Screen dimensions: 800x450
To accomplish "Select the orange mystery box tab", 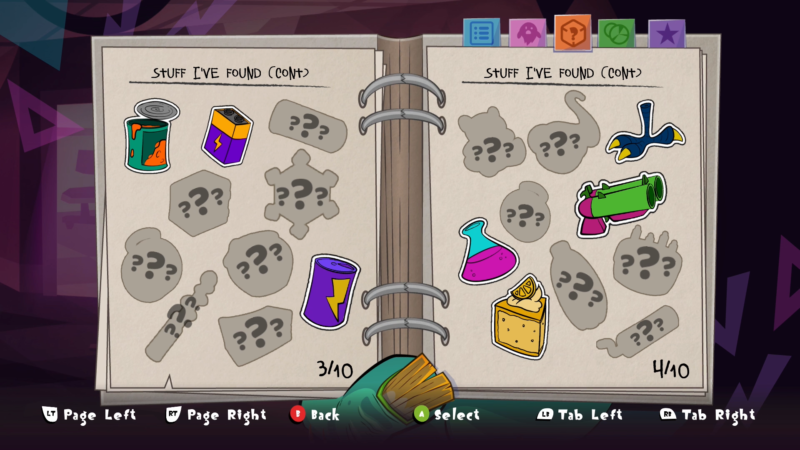I will (572, 32).
